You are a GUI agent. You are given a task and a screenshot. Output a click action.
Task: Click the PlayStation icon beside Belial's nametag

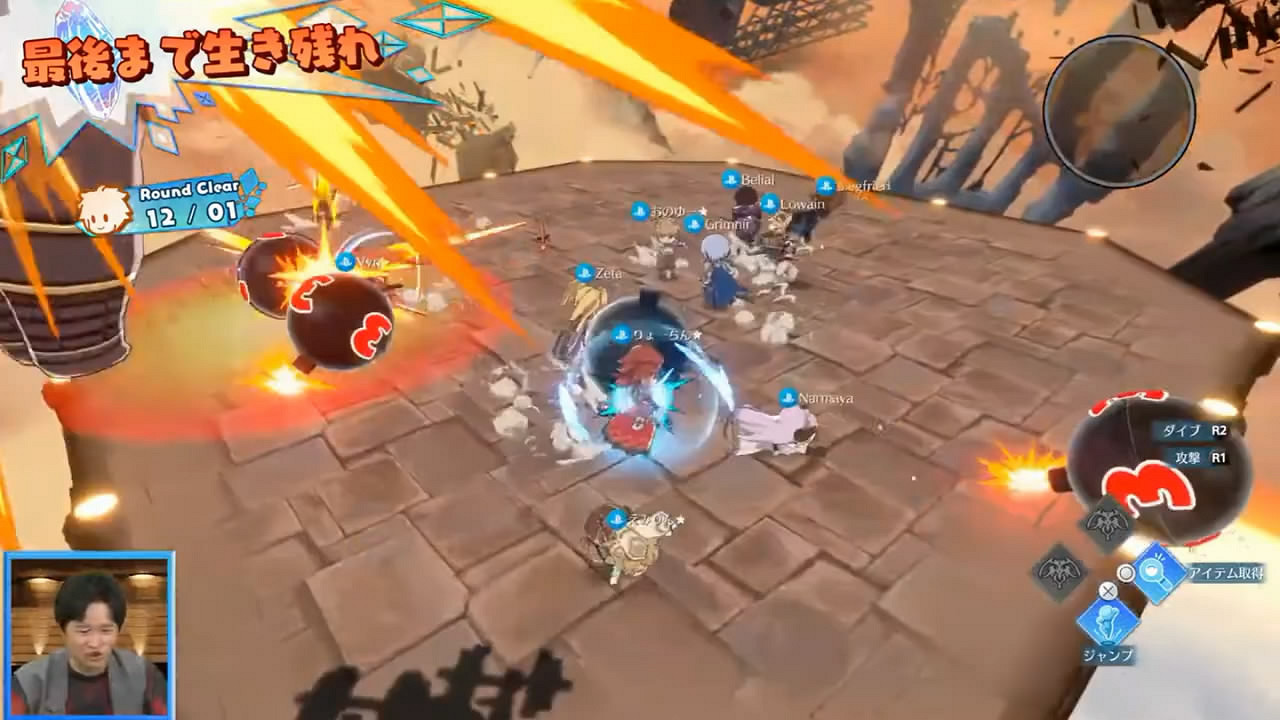coord(729,179)
